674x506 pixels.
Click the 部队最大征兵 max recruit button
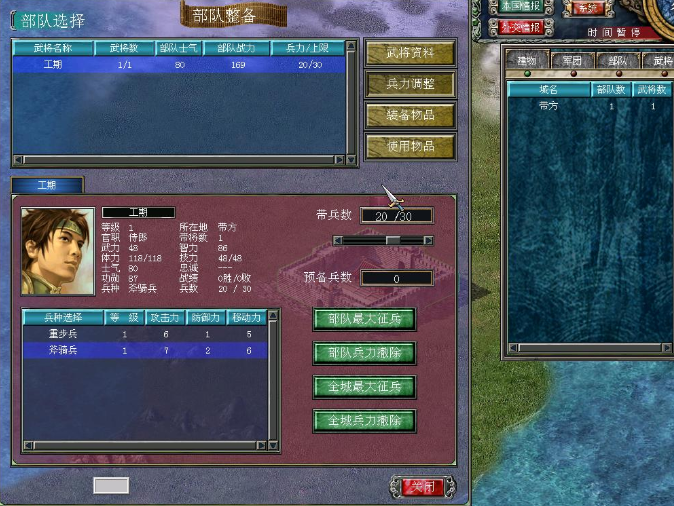(x=364, y=320)
